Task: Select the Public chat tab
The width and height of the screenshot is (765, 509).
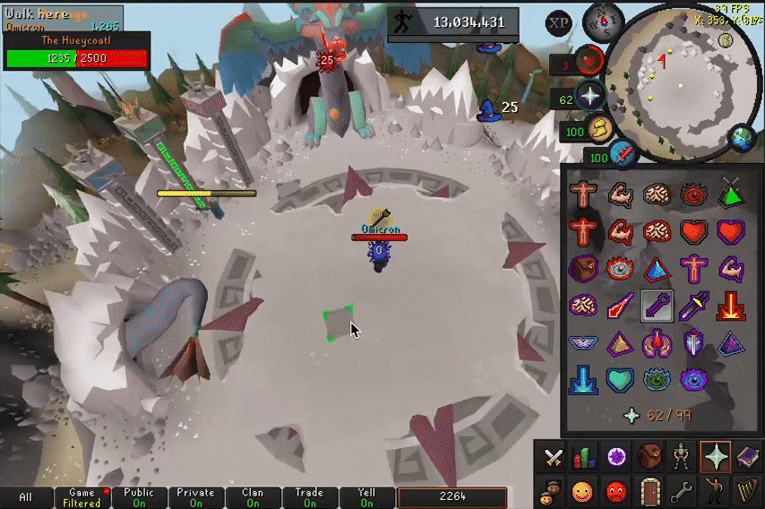Action: (139, 497)
